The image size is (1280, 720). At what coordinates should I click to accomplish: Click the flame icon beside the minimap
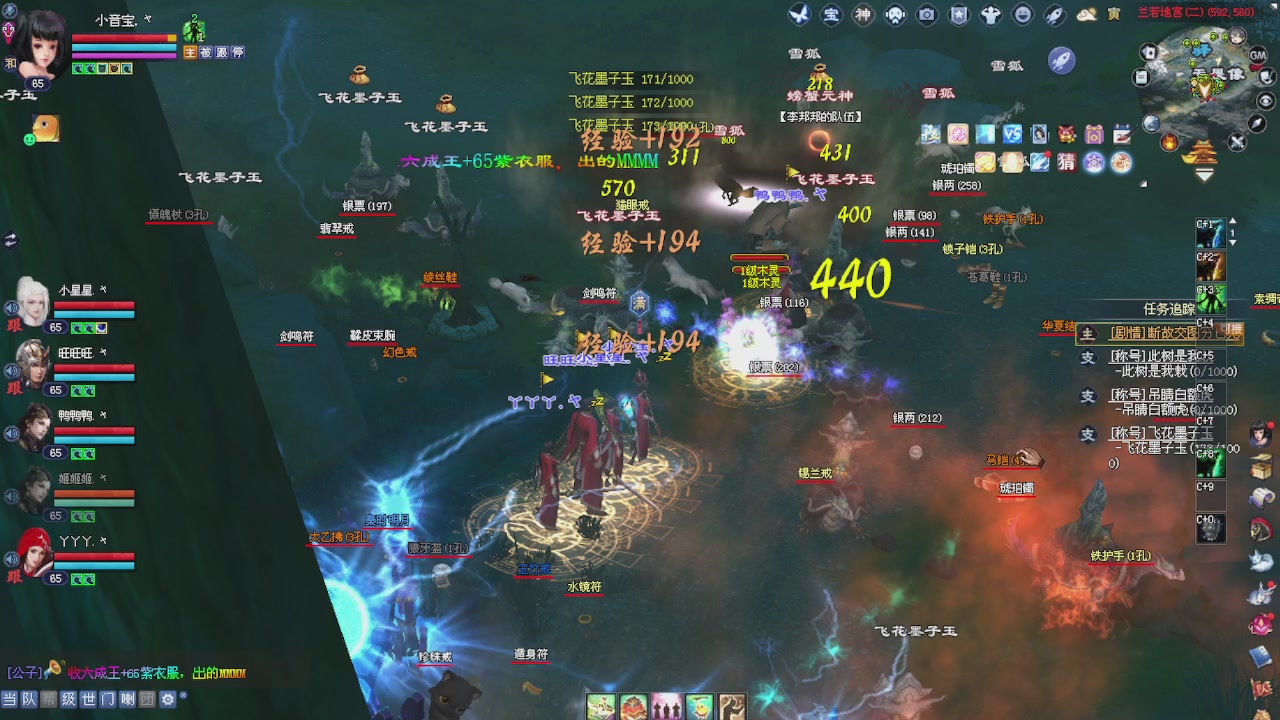coord(1169,142)
